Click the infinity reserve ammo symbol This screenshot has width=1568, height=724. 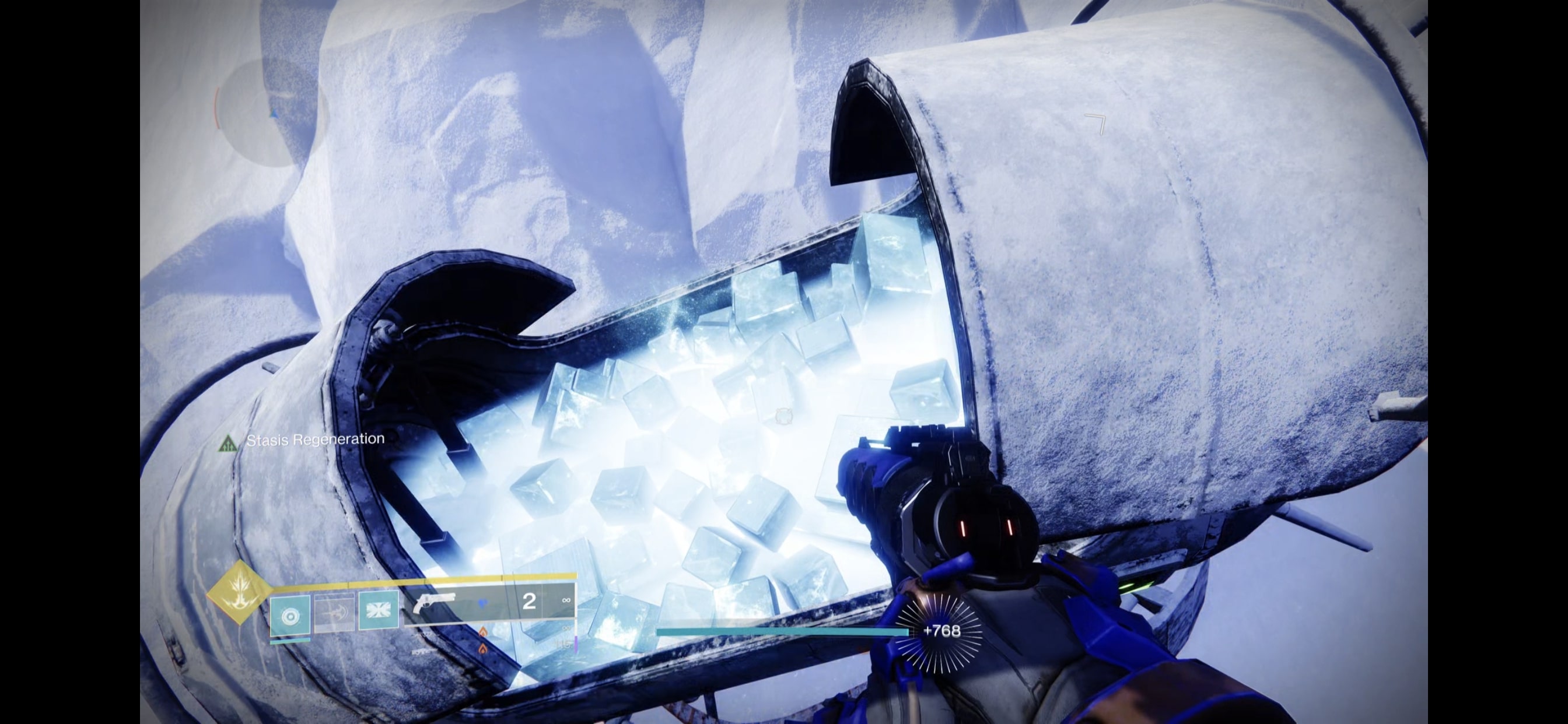click(x=566, y=602)
